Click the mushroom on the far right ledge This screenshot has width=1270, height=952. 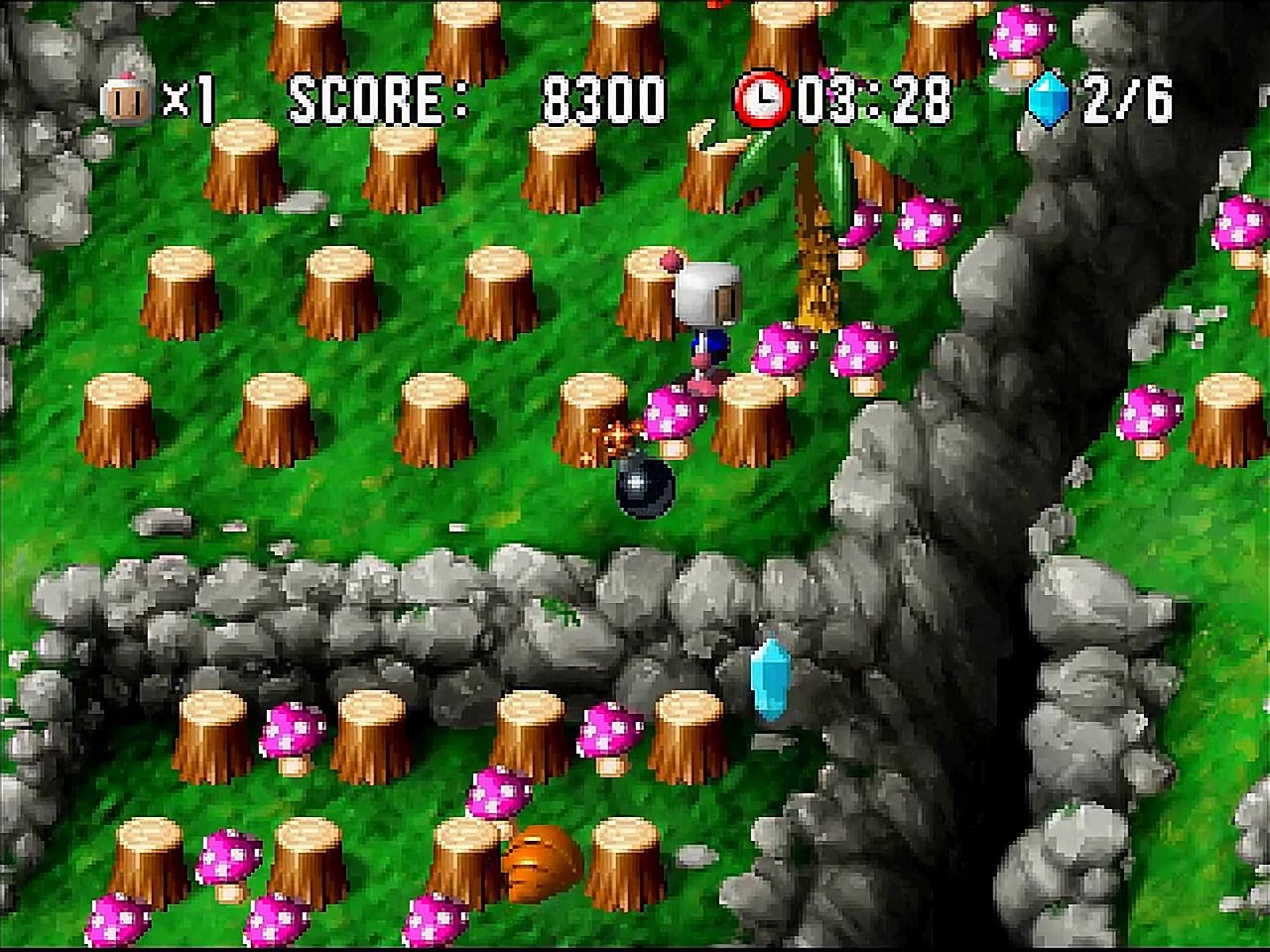(1151, 412)
